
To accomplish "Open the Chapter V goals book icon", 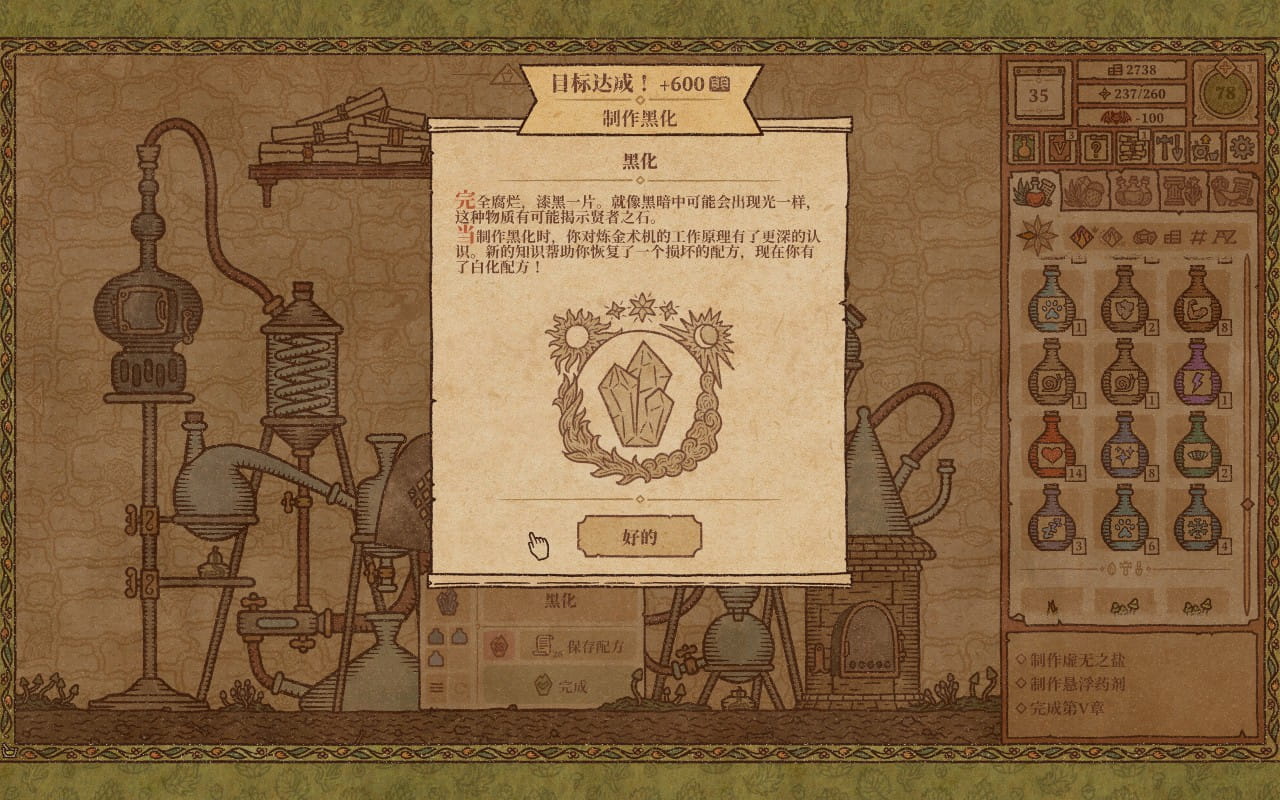I will [x=1060, y=149].
